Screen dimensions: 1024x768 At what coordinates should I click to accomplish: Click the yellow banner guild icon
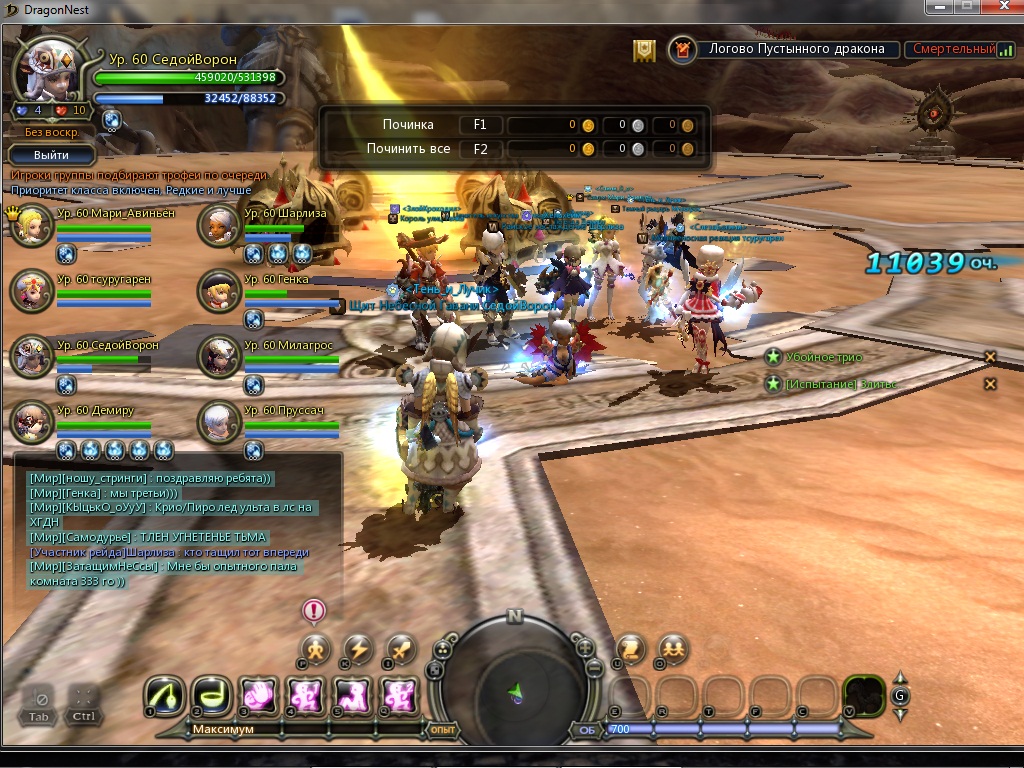pos(645,49)
